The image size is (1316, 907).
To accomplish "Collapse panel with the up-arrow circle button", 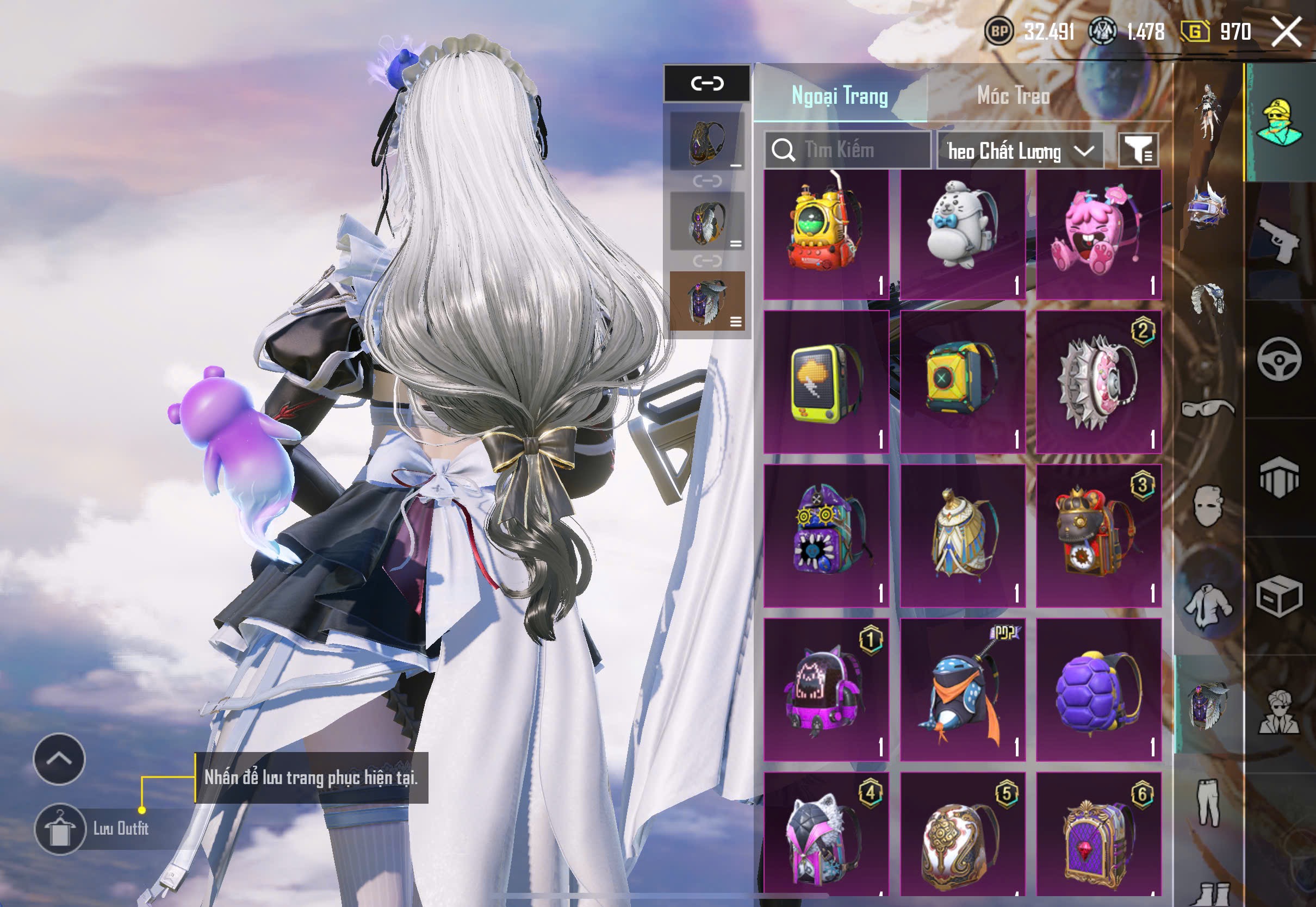I will pos(59,759).
